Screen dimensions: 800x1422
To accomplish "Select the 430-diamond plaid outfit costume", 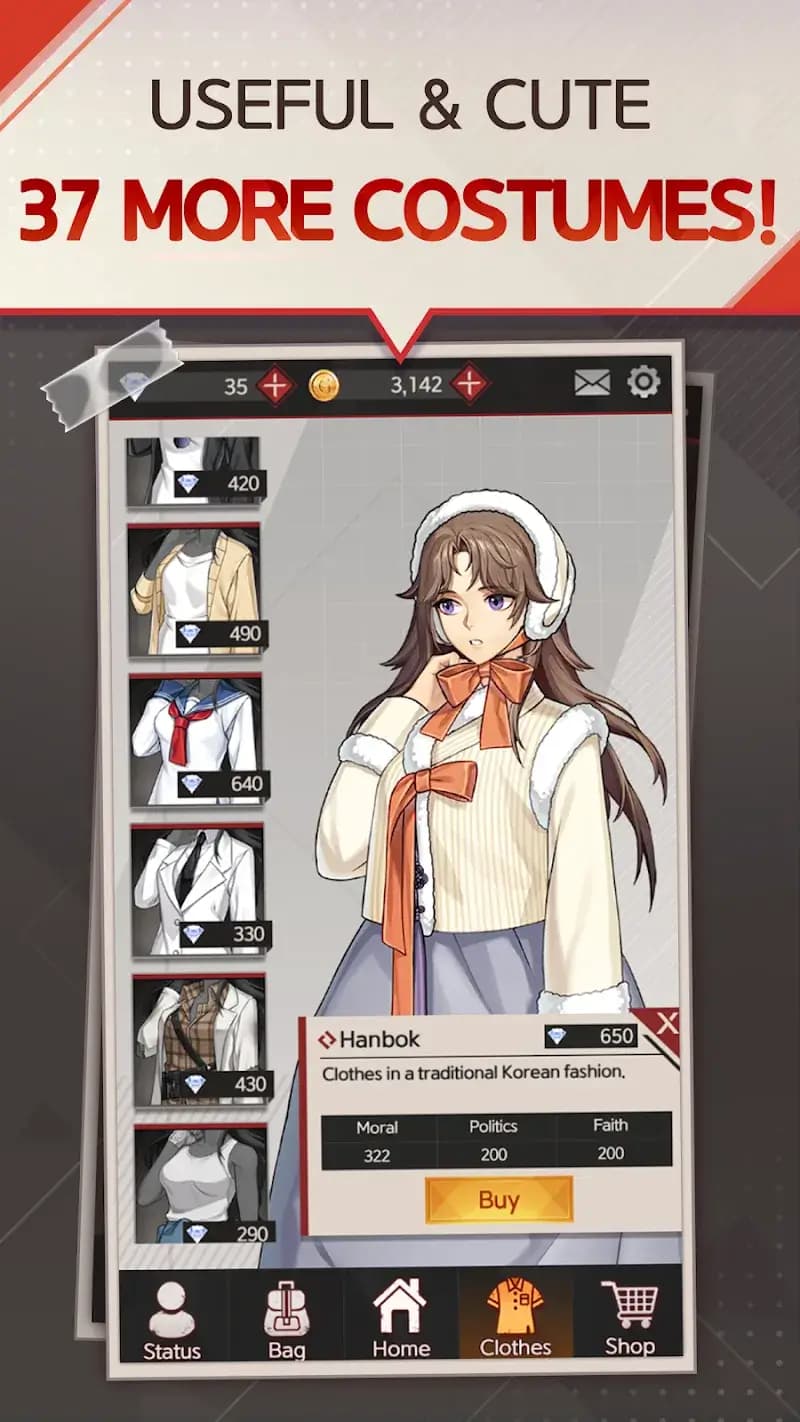I will coord(200,1040).
